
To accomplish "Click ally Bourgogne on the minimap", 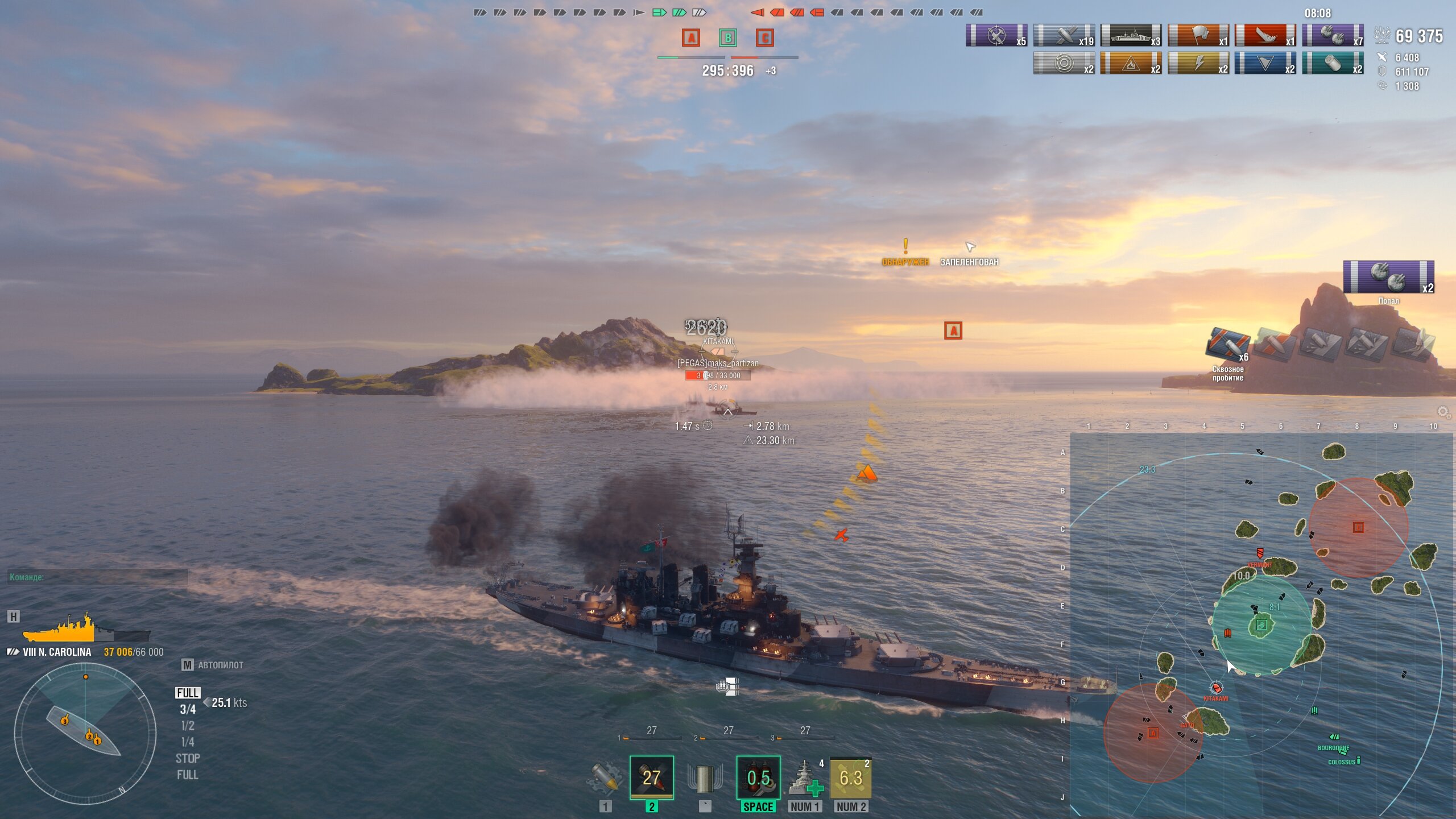I will [1334, 738].
